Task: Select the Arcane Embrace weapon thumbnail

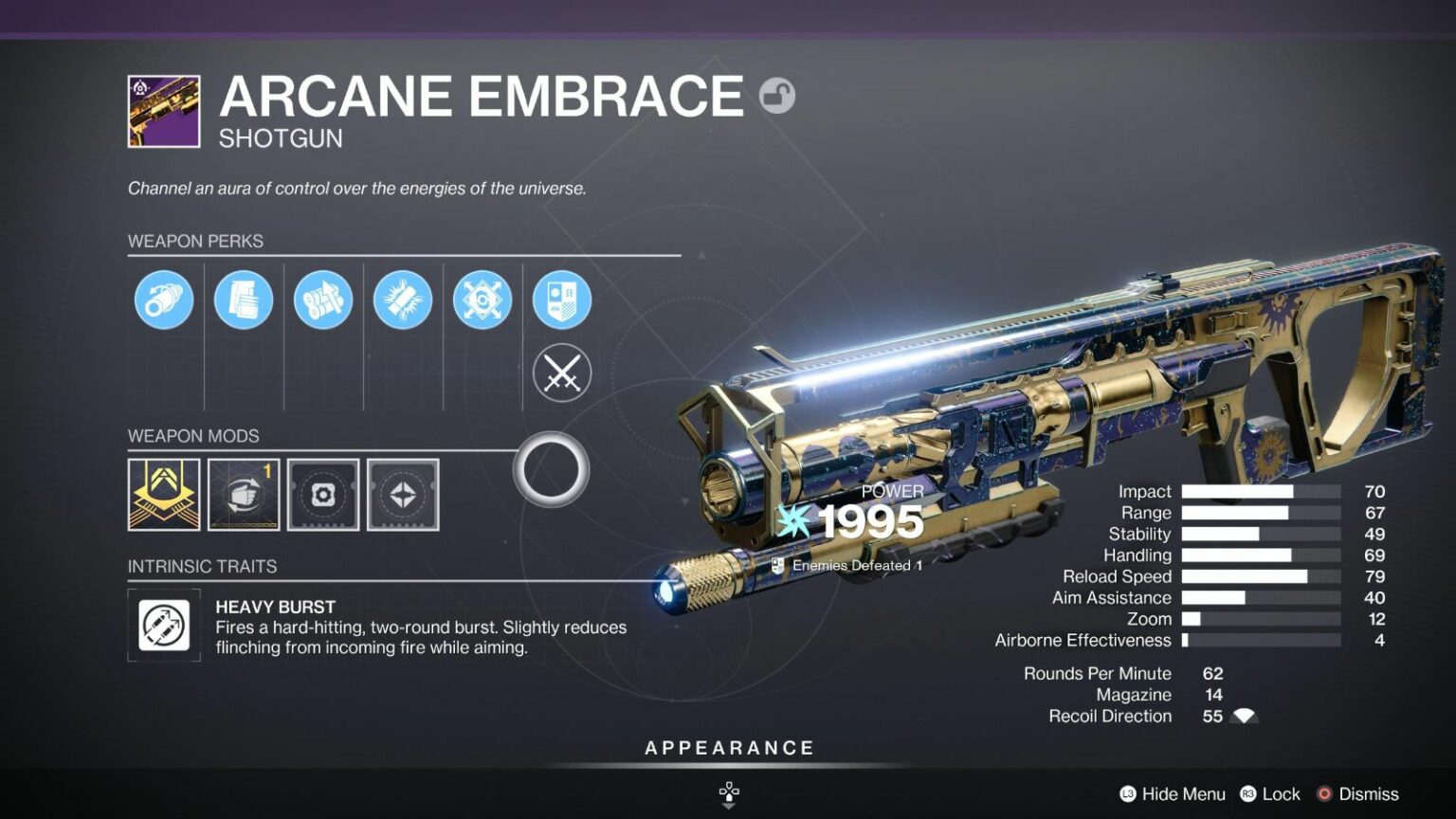Action: [x=163, y=113]
